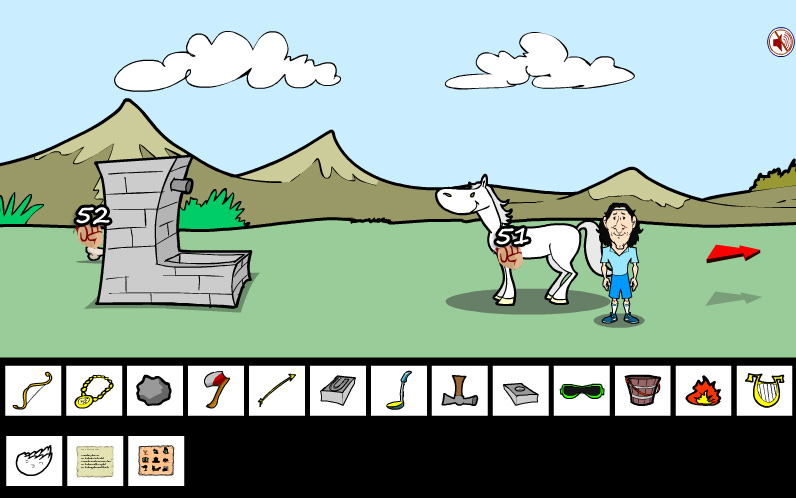
Task: Toggle the sound mute button
Action: (x=780, y=42)
